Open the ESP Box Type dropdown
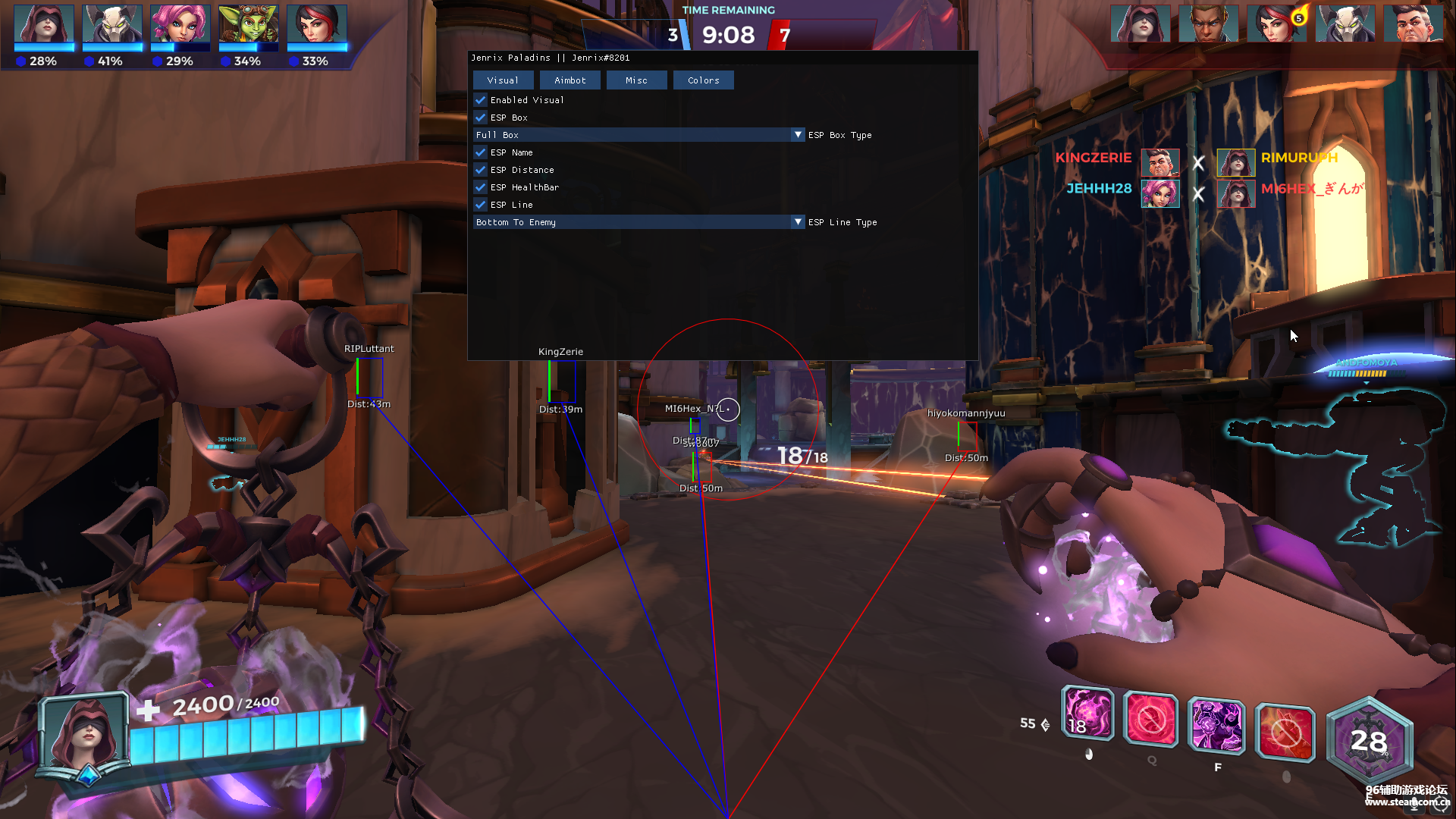Image resolution: width=1456 pixels, height=819 pixels. (797, 135)
